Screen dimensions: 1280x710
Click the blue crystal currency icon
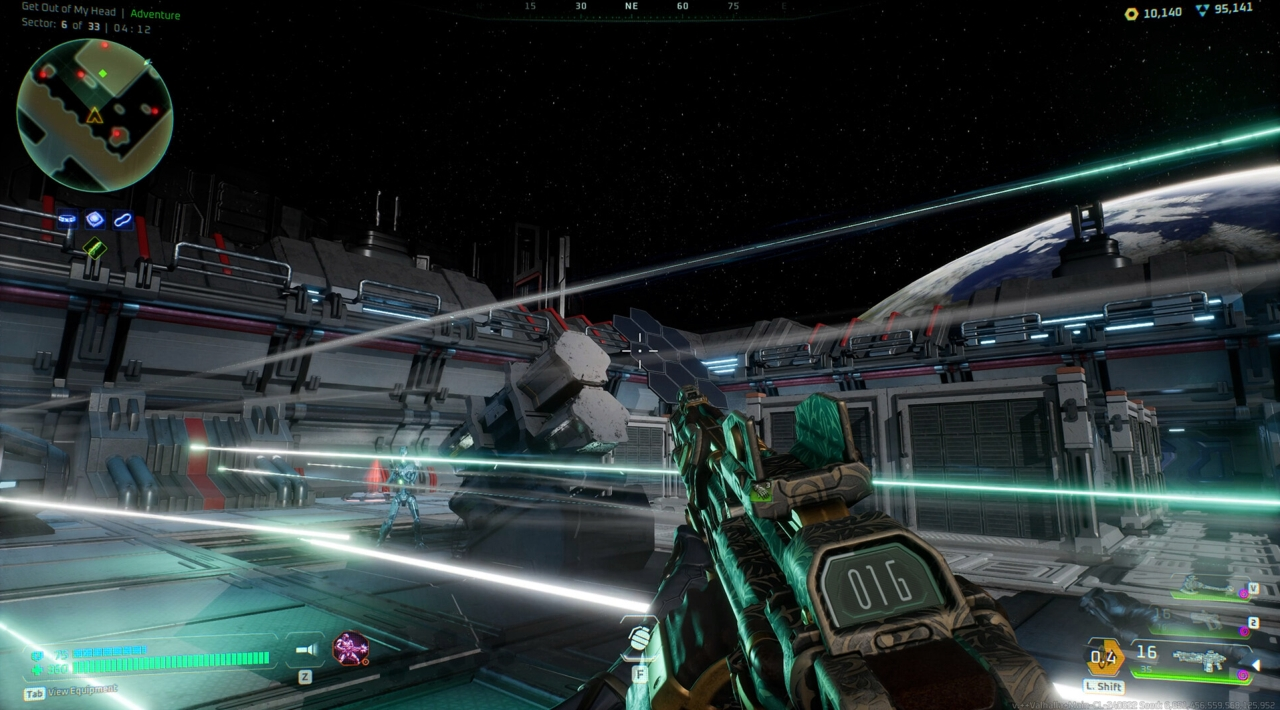[1201, 9]
